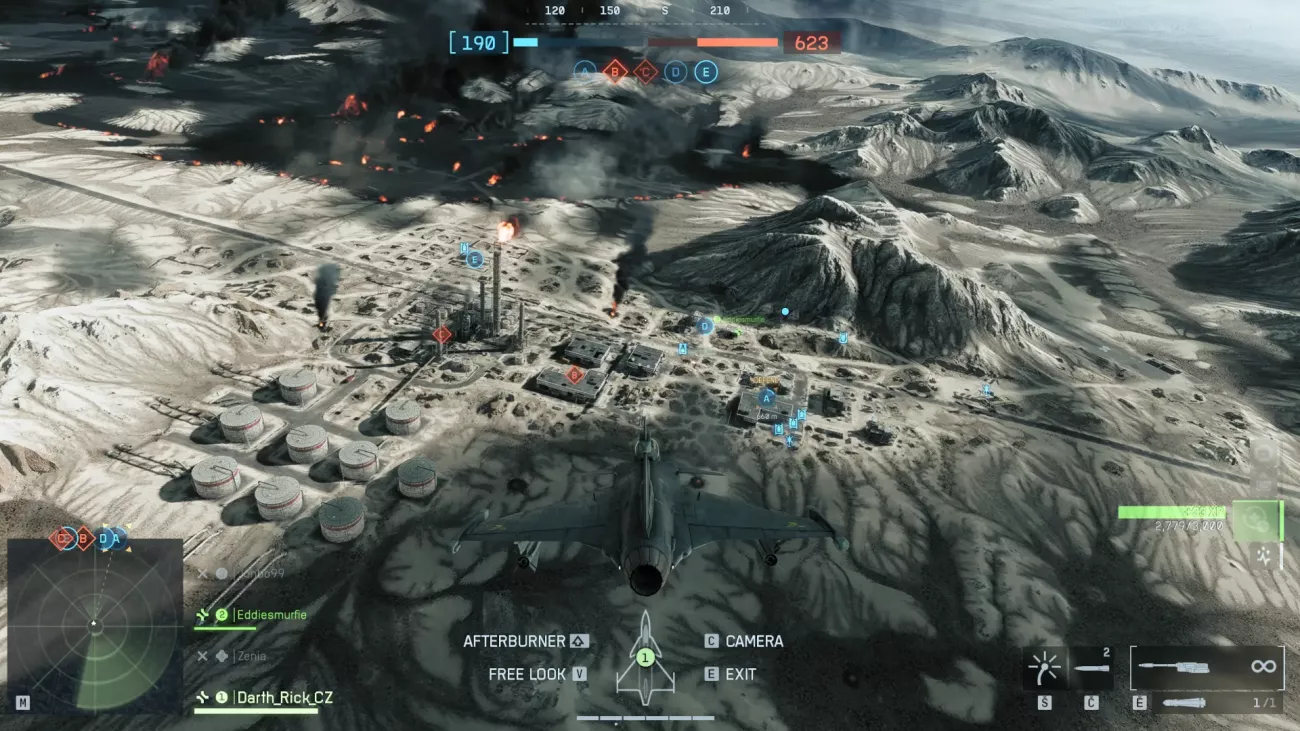Open the radar minimap
Viewport: 1300px width, 731px height.
pyautogui.click(x=93, y=625)
